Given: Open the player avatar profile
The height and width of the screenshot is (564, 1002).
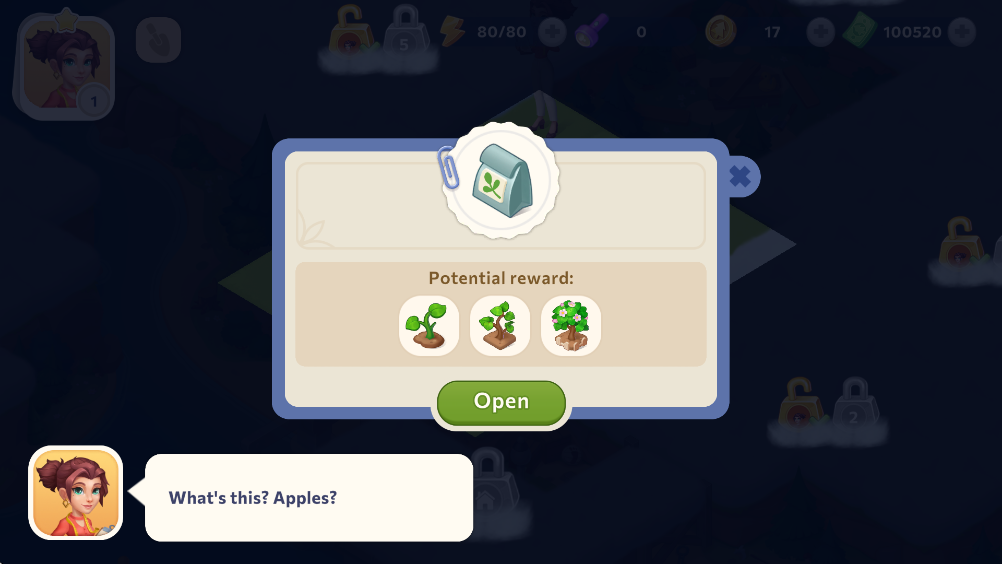Looking at the screenshot, I should (x=64, y=67).
